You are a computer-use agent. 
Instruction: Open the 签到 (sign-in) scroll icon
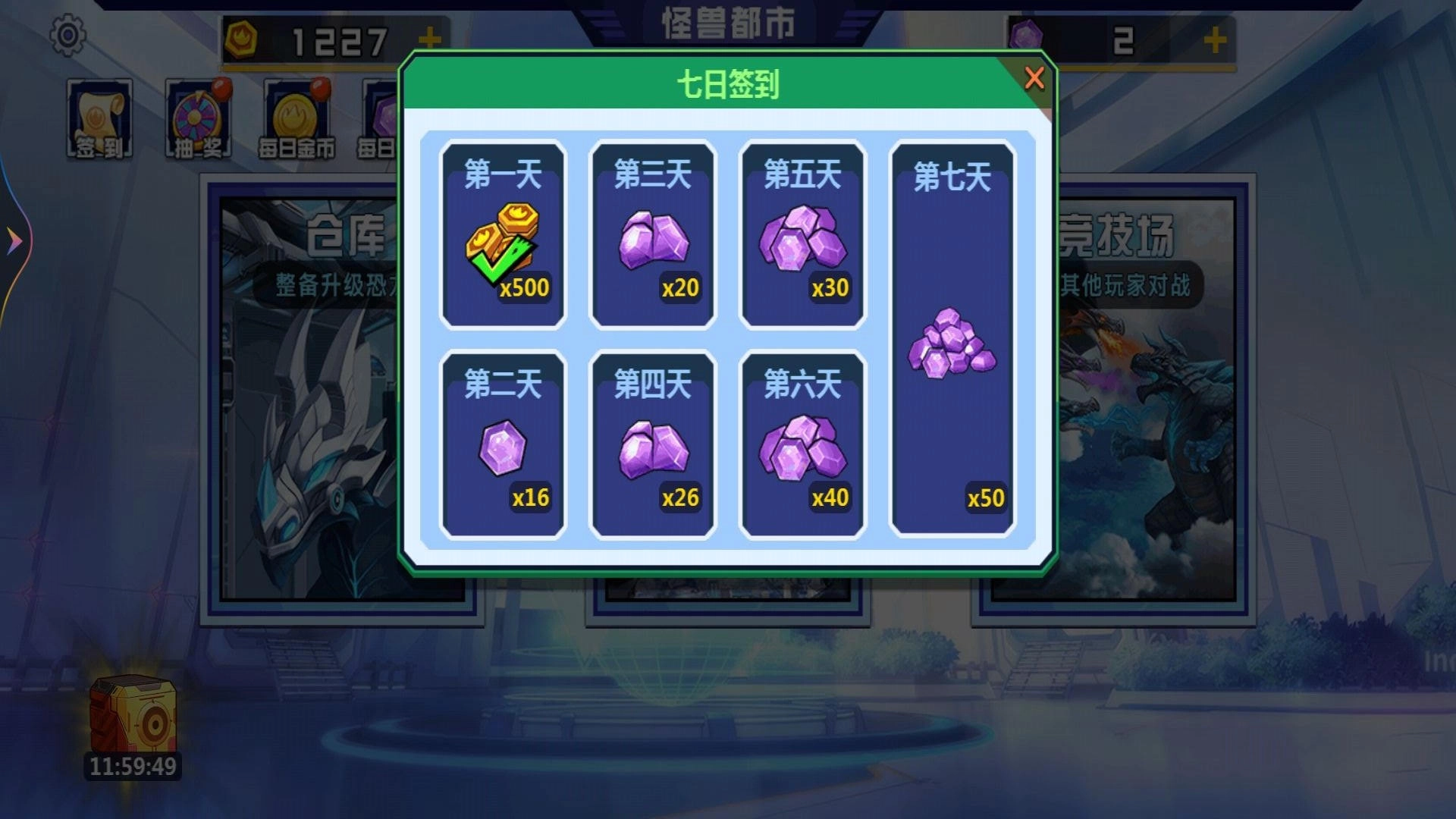[101, 118]
